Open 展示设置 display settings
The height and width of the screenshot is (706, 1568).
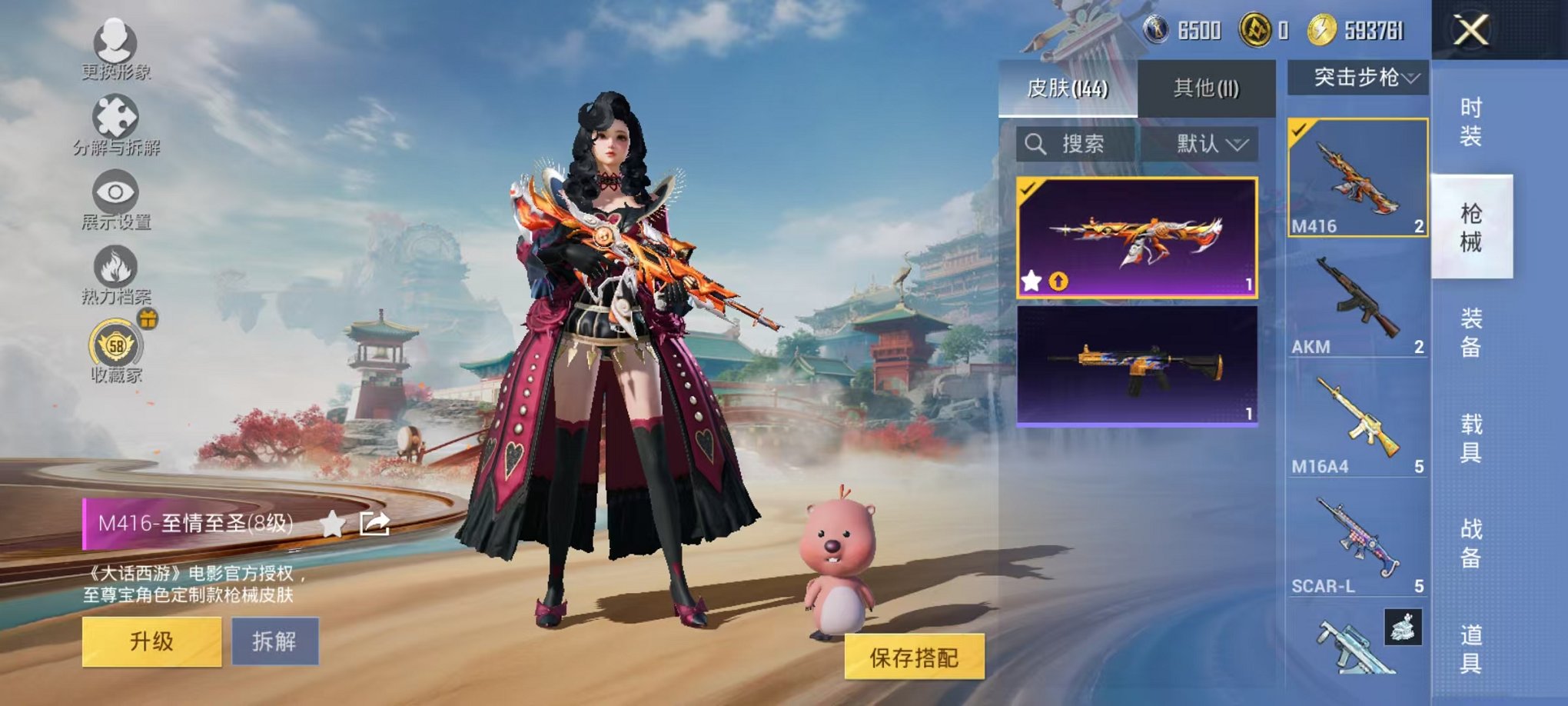pos(114,192)
